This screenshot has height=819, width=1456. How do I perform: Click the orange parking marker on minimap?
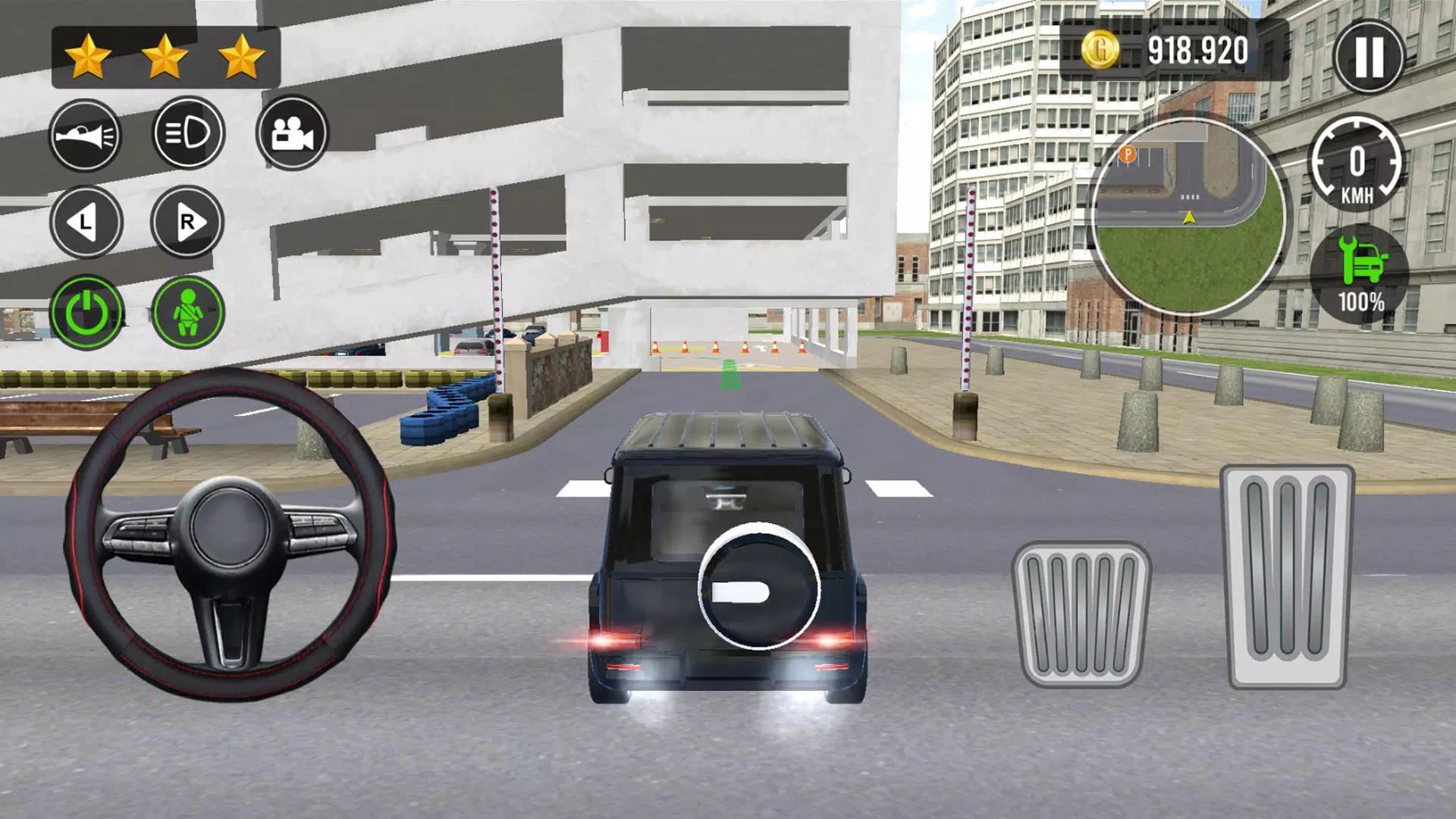tap(1128, 155)
